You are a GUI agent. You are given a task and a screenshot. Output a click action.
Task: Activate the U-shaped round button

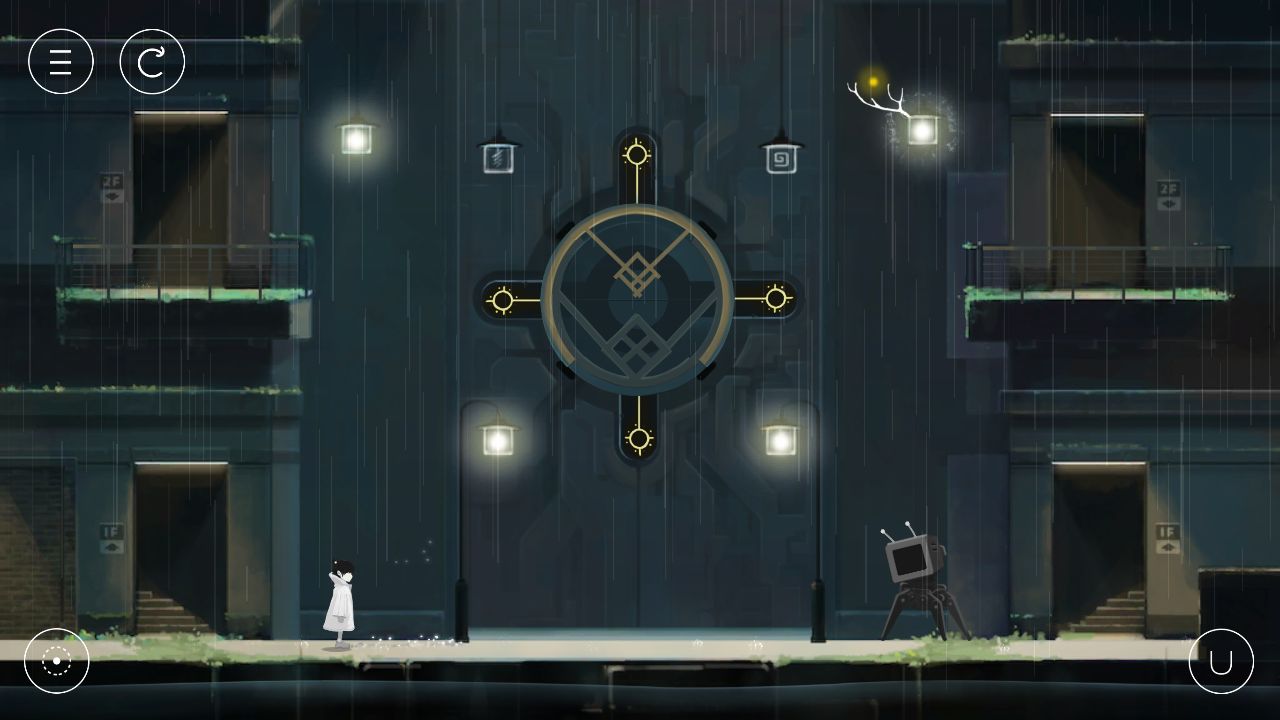point(1221,661)
